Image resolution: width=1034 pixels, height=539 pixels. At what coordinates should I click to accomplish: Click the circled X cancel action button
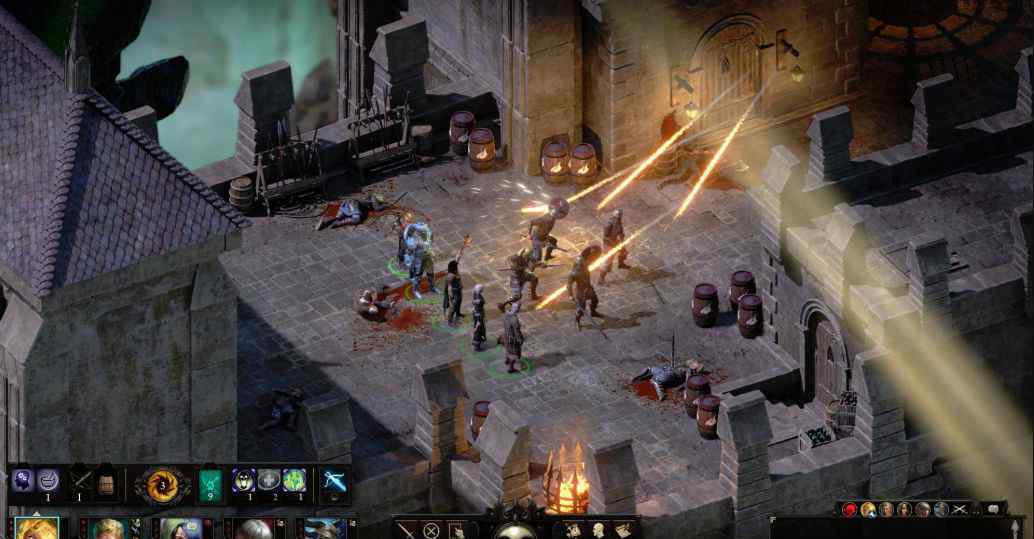(431, 530)
